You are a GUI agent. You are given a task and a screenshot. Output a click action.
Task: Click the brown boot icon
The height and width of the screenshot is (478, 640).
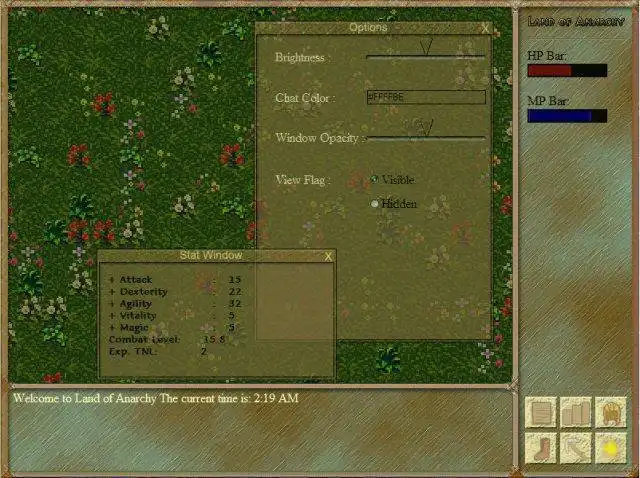[542, 447]
